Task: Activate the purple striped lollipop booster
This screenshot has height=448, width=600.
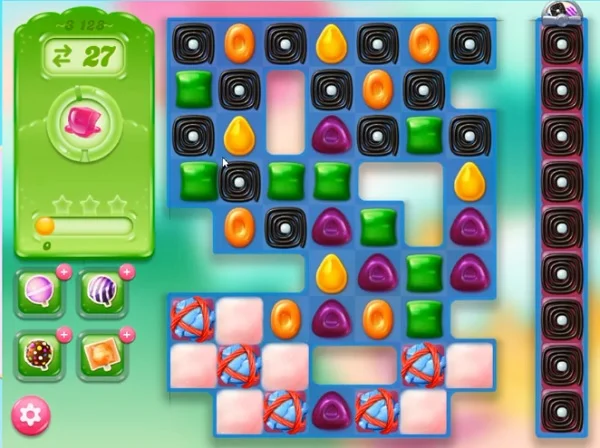Action: tap(101, 291)
